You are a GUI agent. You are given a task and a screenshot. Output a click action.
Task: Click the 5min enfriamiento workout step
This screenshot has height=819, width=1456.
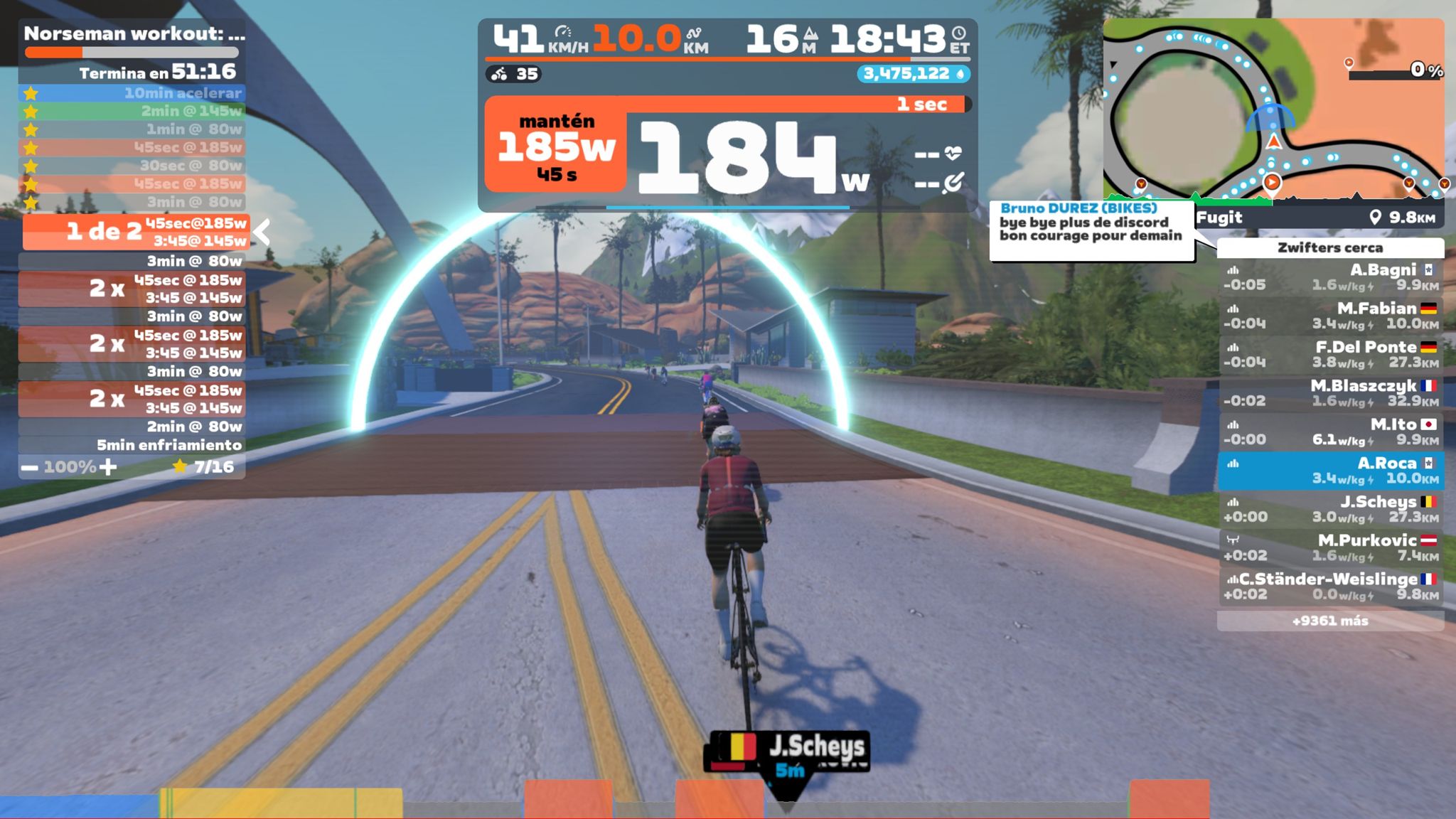click(132, 445)
